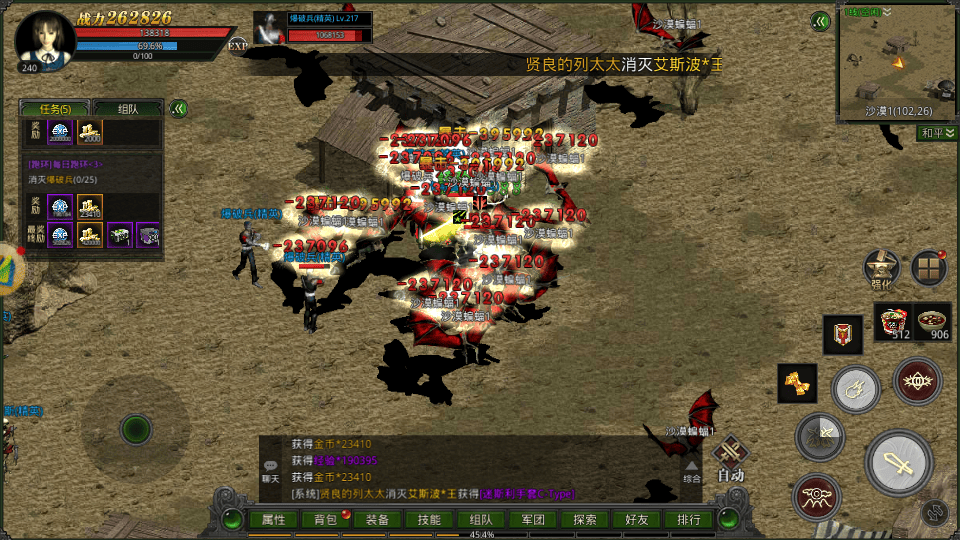The width and height of the screenshot is (960, 540).
Task: Open the 技能 skills menu
Action: click(429, 520)
